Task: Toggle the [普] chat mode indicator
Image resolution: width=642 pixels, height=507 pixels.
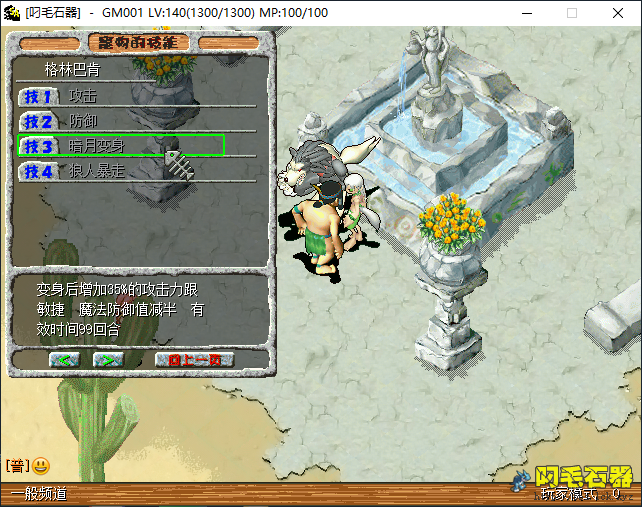Action: coord(17,466)
